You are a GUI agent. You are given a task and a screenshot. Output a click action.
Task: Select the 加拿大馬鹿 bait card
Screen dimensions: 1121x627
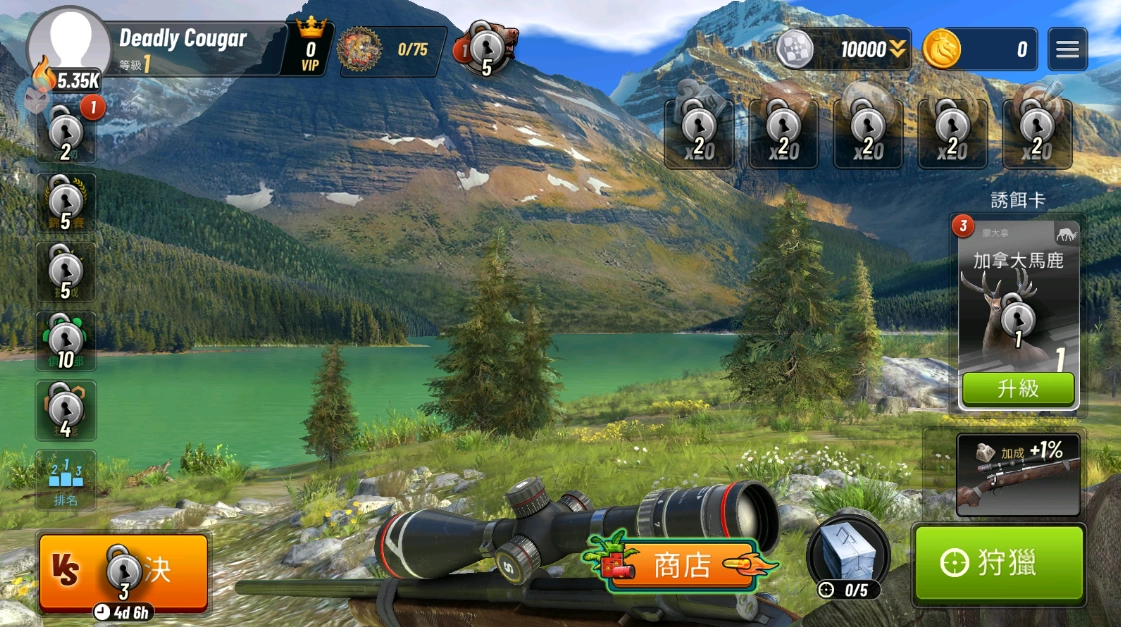pos(1018,300)
